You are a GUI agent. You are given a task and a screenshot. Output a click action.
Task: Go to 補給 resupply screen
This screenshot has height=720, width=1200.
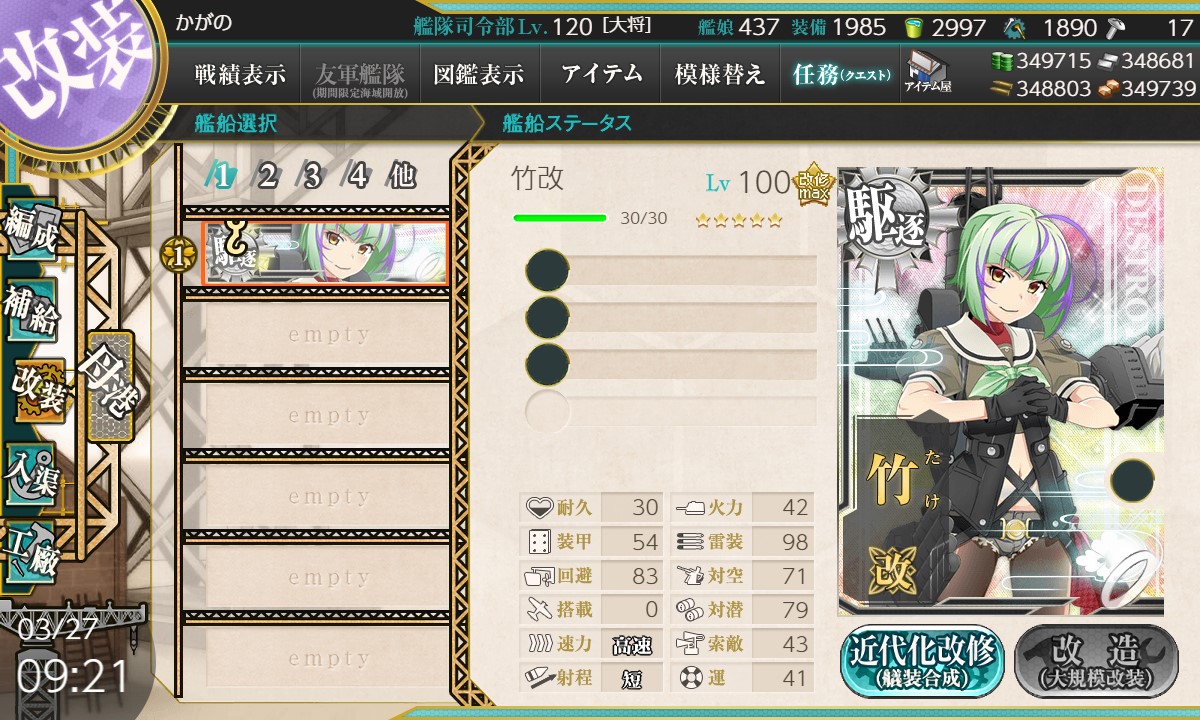[x=32, y=312]
